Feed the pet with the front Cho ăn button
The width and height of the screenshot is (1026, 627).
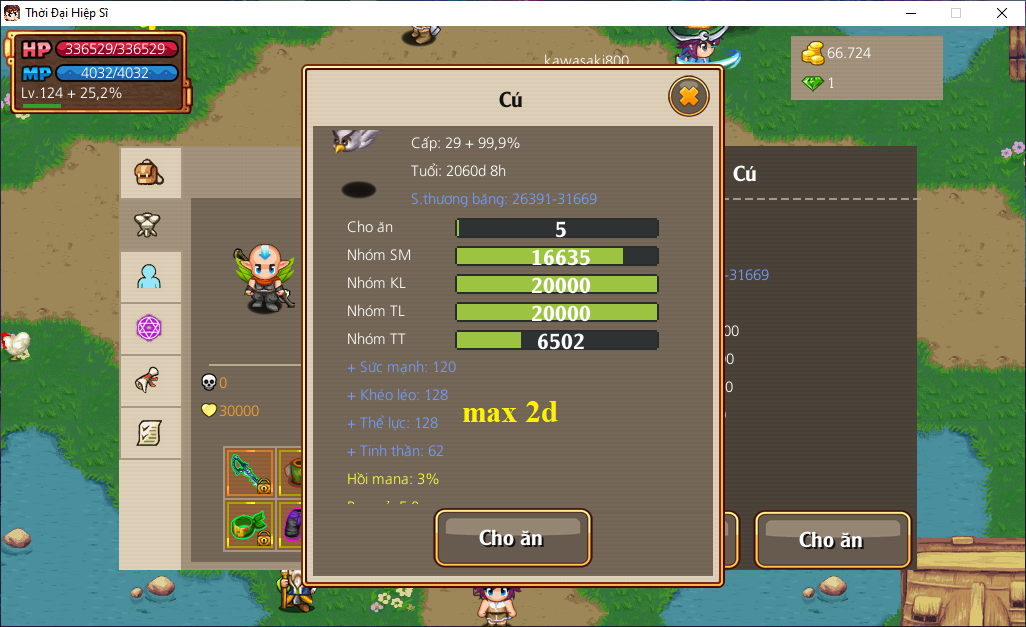click(512, 538)
